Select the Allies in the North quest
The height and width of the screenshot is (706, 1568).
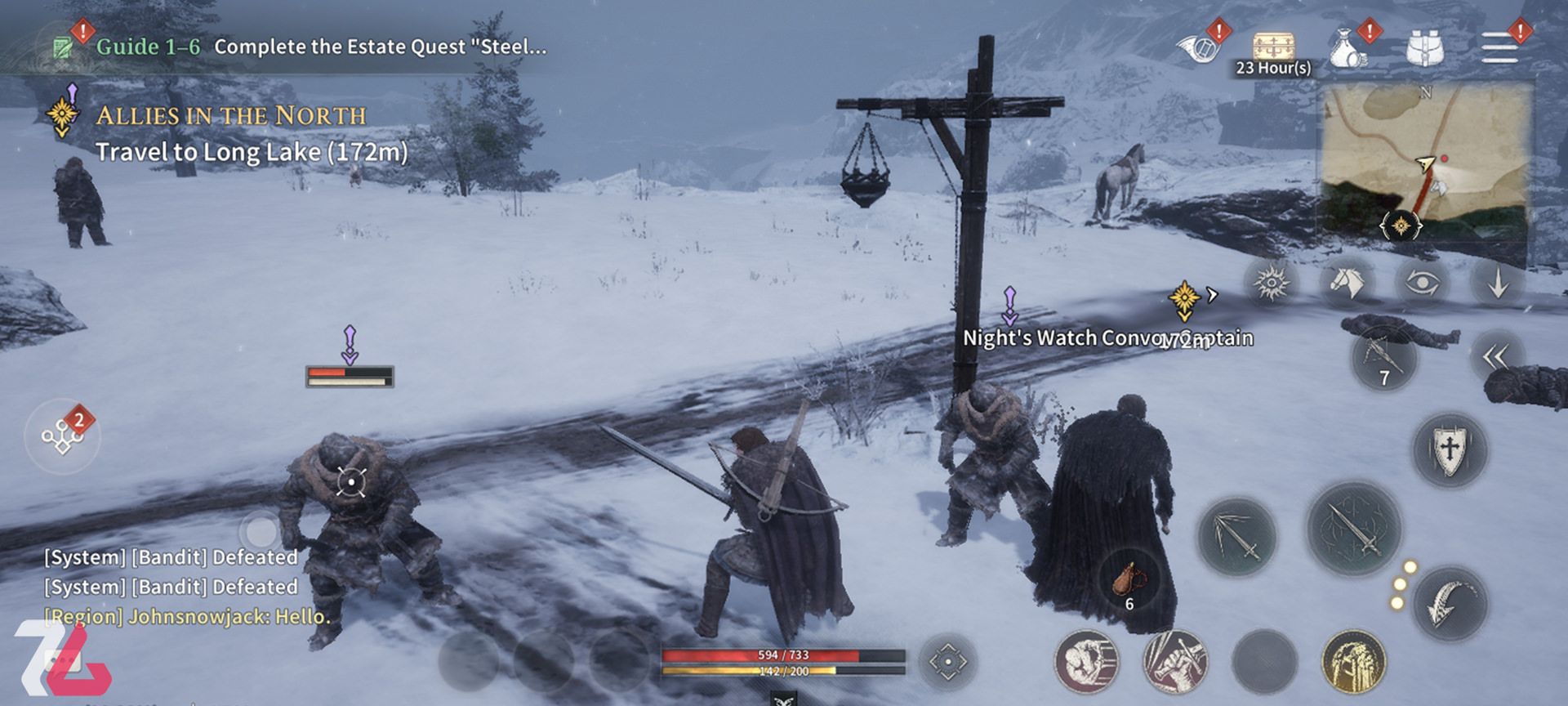click(230, 116)
